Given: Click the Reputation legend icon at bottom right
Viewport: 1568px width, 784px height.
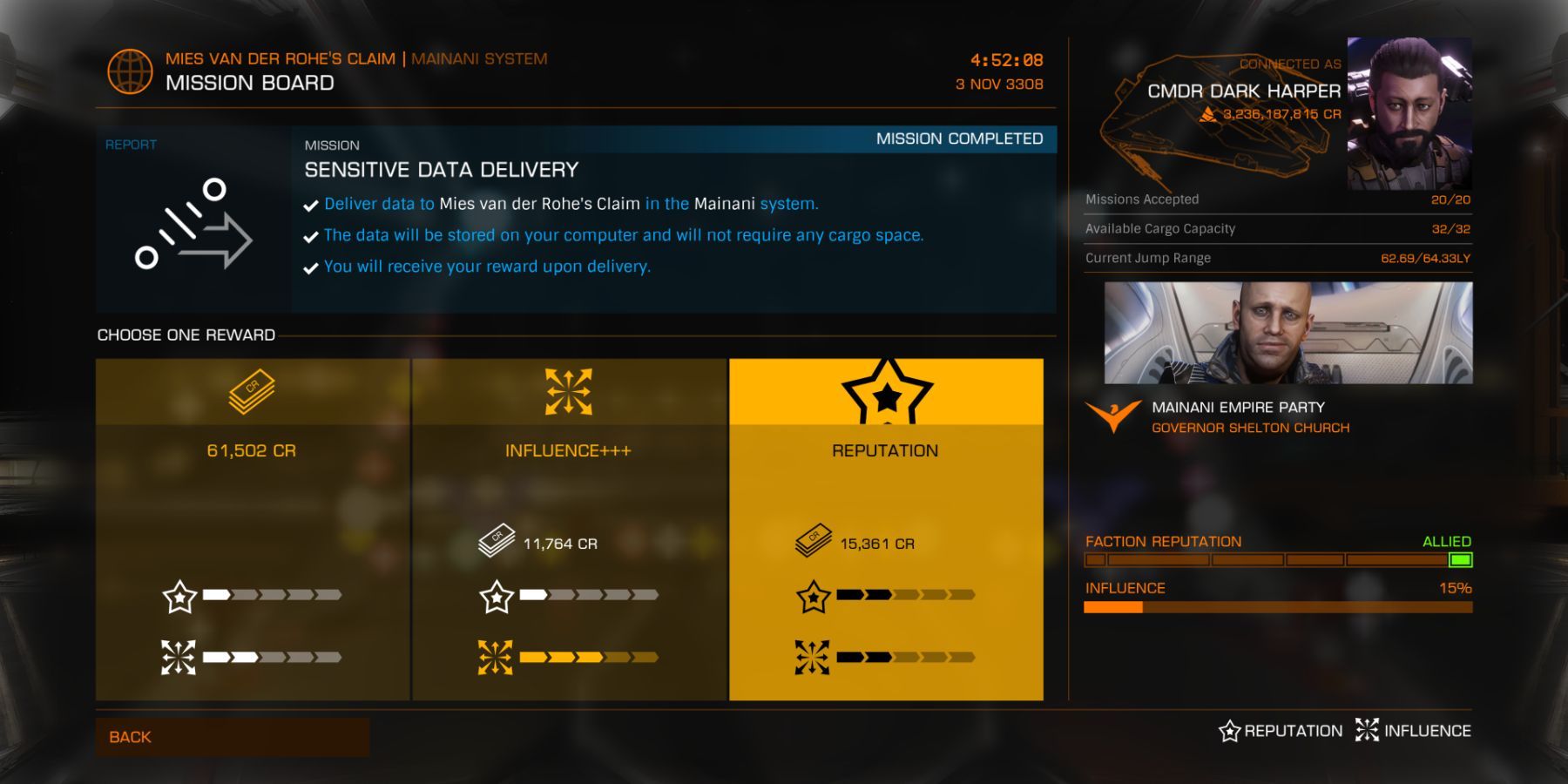Looking at the screenshot, I should [1229, 731].
